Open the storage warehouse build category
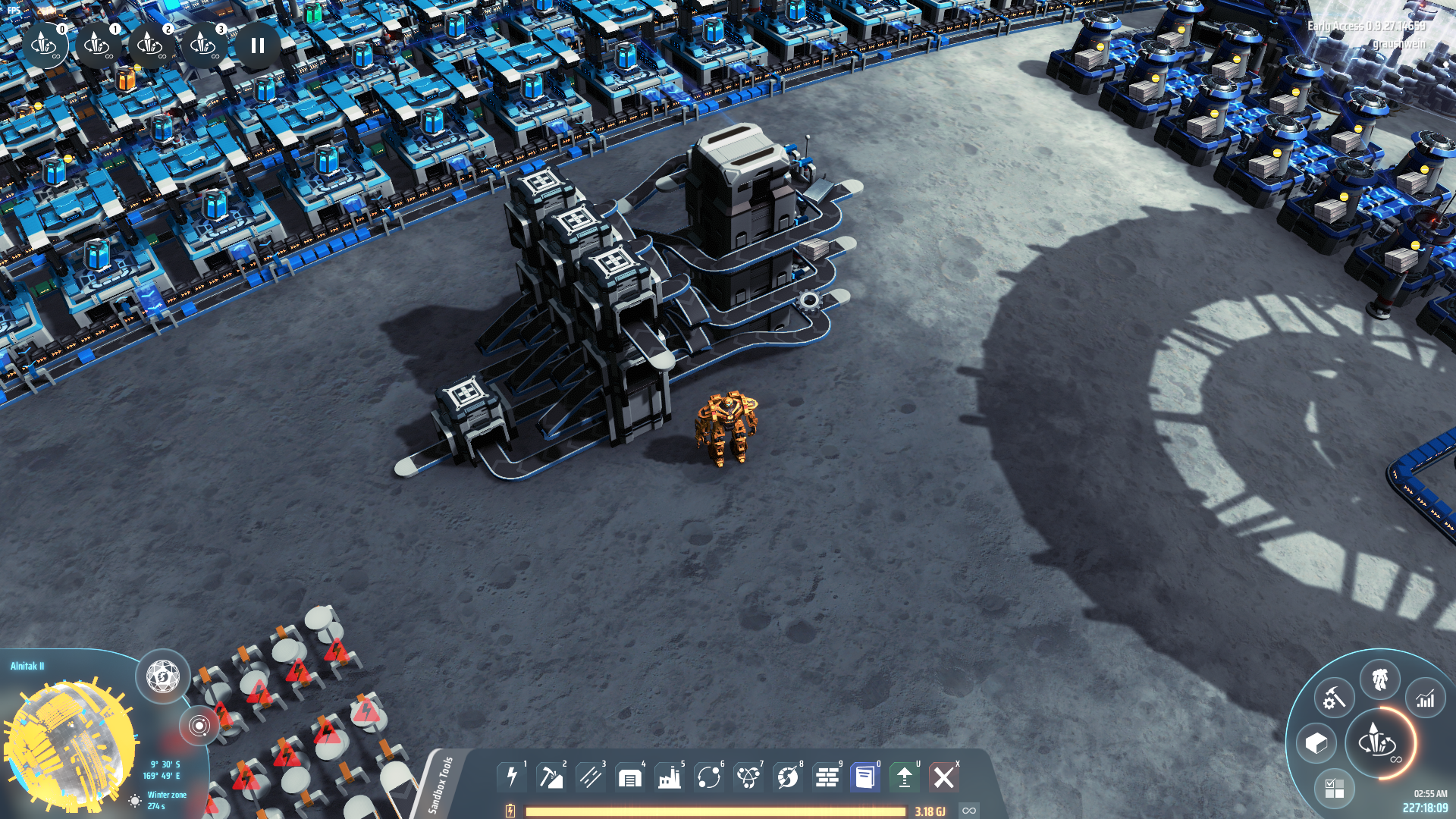The width and height of the screenshot is (1456, 819). [630, 777]
